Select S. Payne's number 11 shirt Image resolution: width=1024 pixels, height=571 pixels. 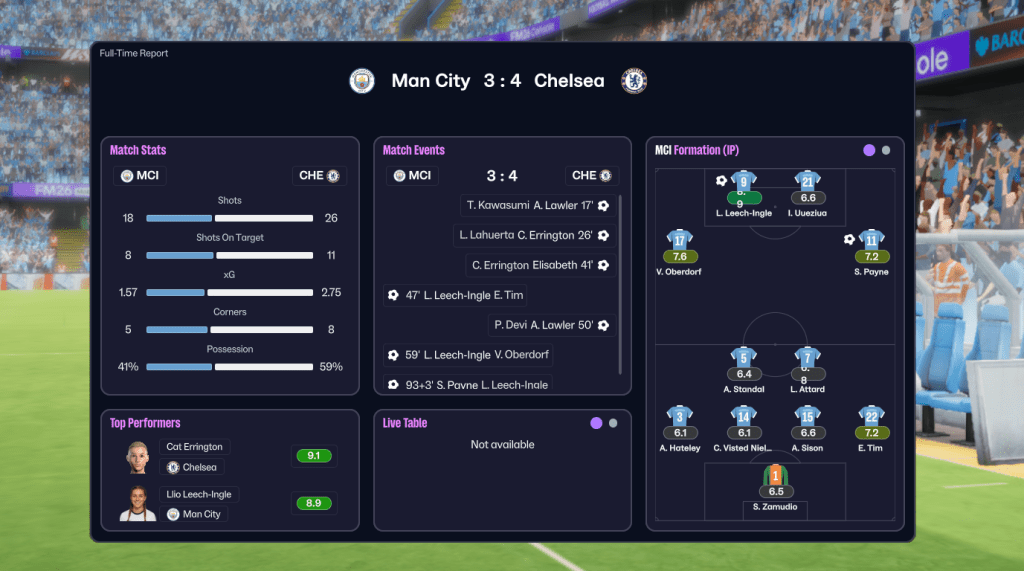[871, 240]
